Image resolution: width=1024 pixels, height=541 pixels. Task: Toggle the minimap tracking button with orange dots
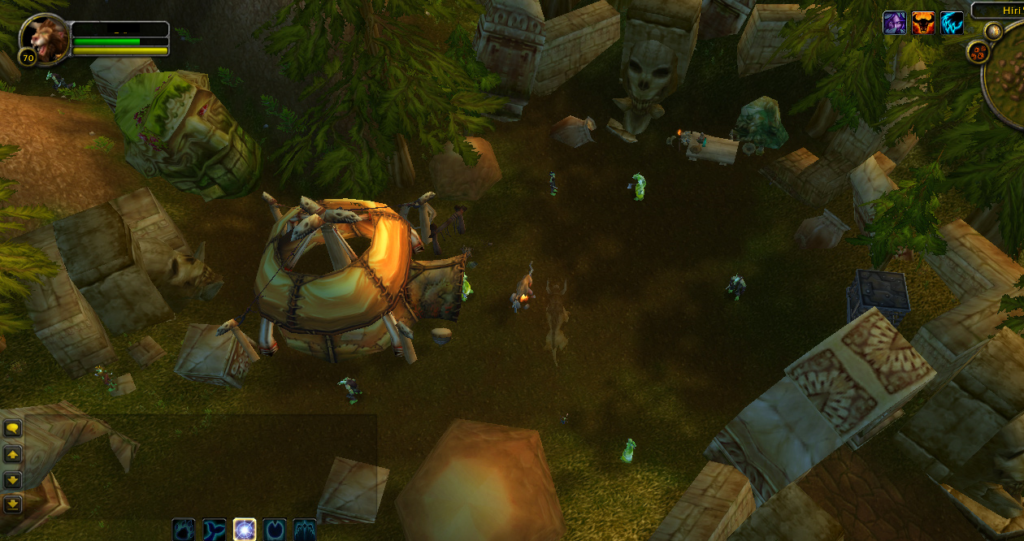click(x=977, y=51)
